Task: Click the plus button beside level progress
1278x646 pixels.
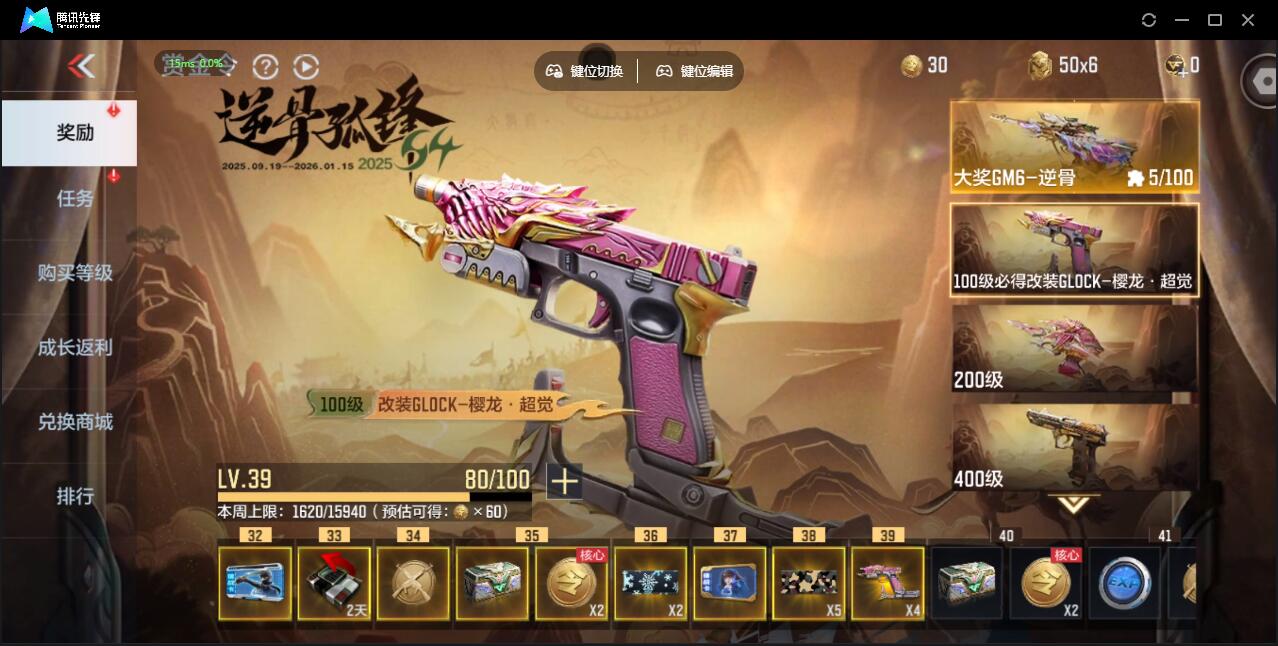Action: click(x=564, y=481)
